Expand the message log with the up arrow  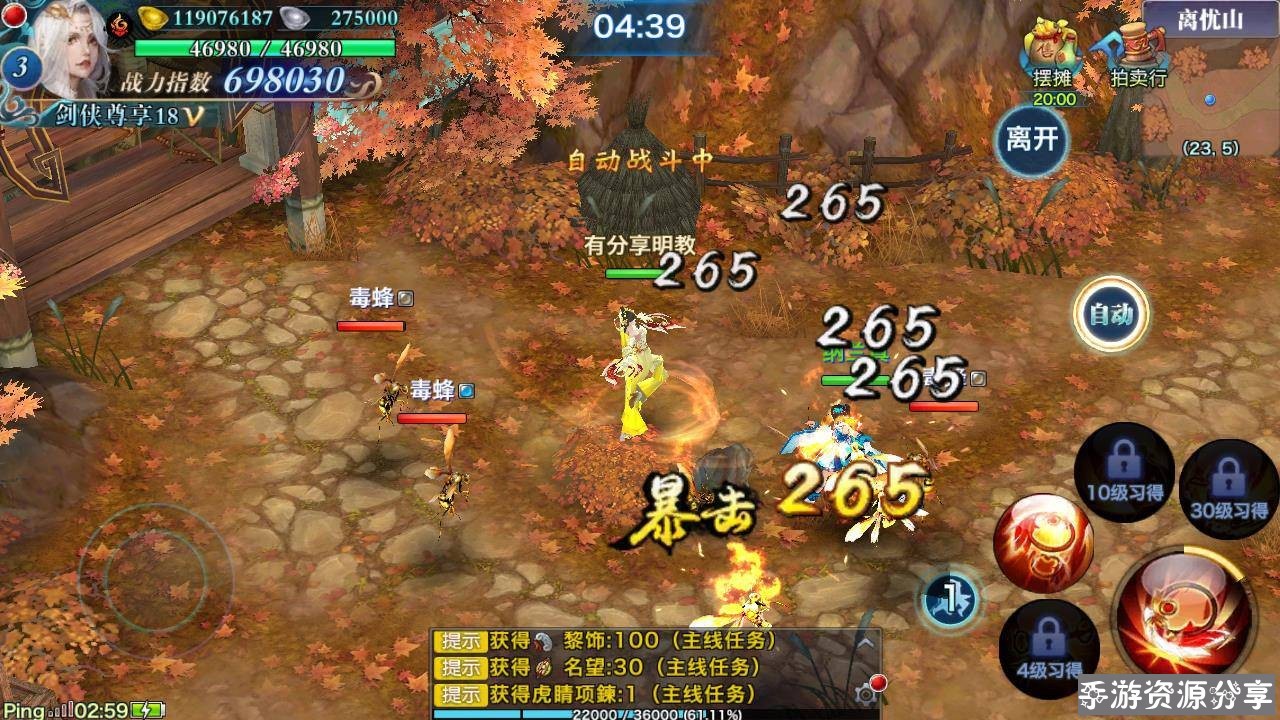click(866, 643)
